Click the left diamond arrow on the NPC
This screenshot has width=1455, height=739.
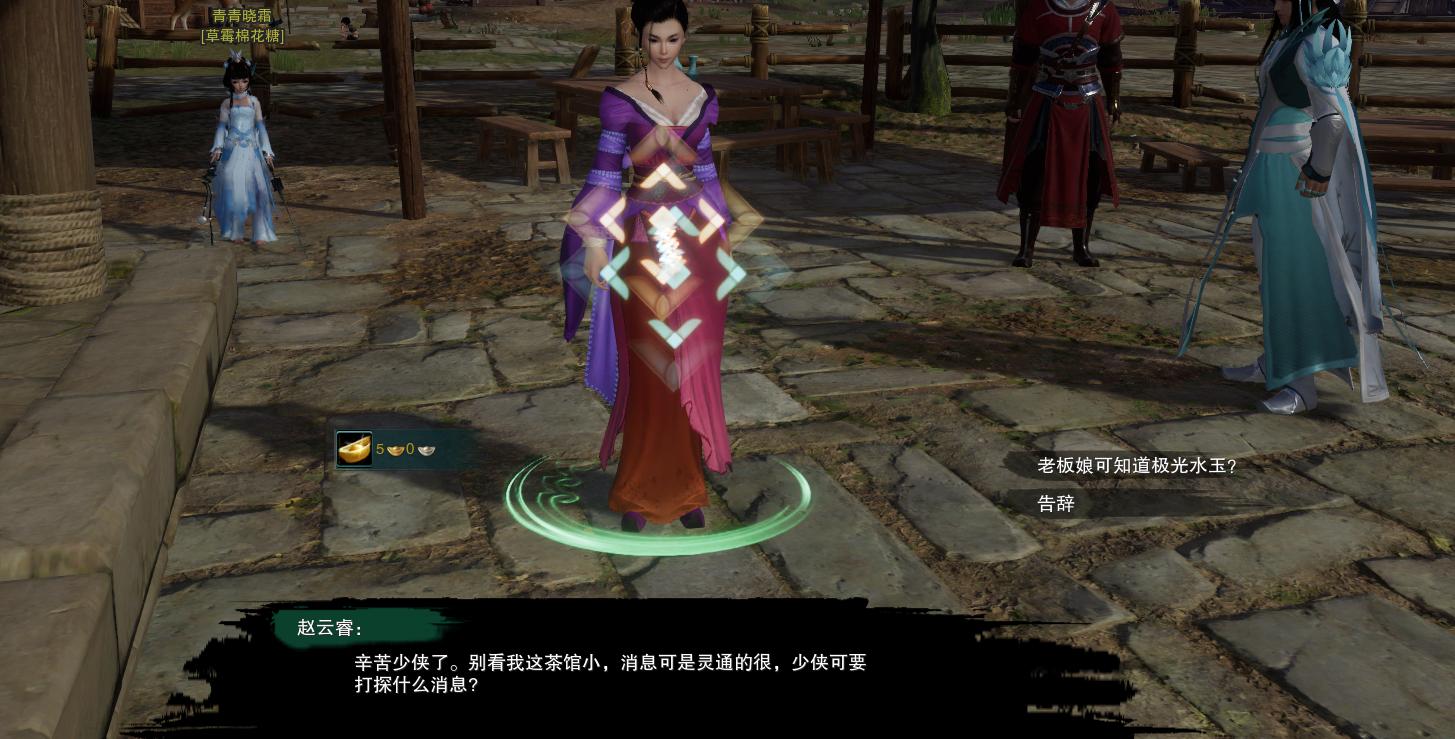(613, 273)
